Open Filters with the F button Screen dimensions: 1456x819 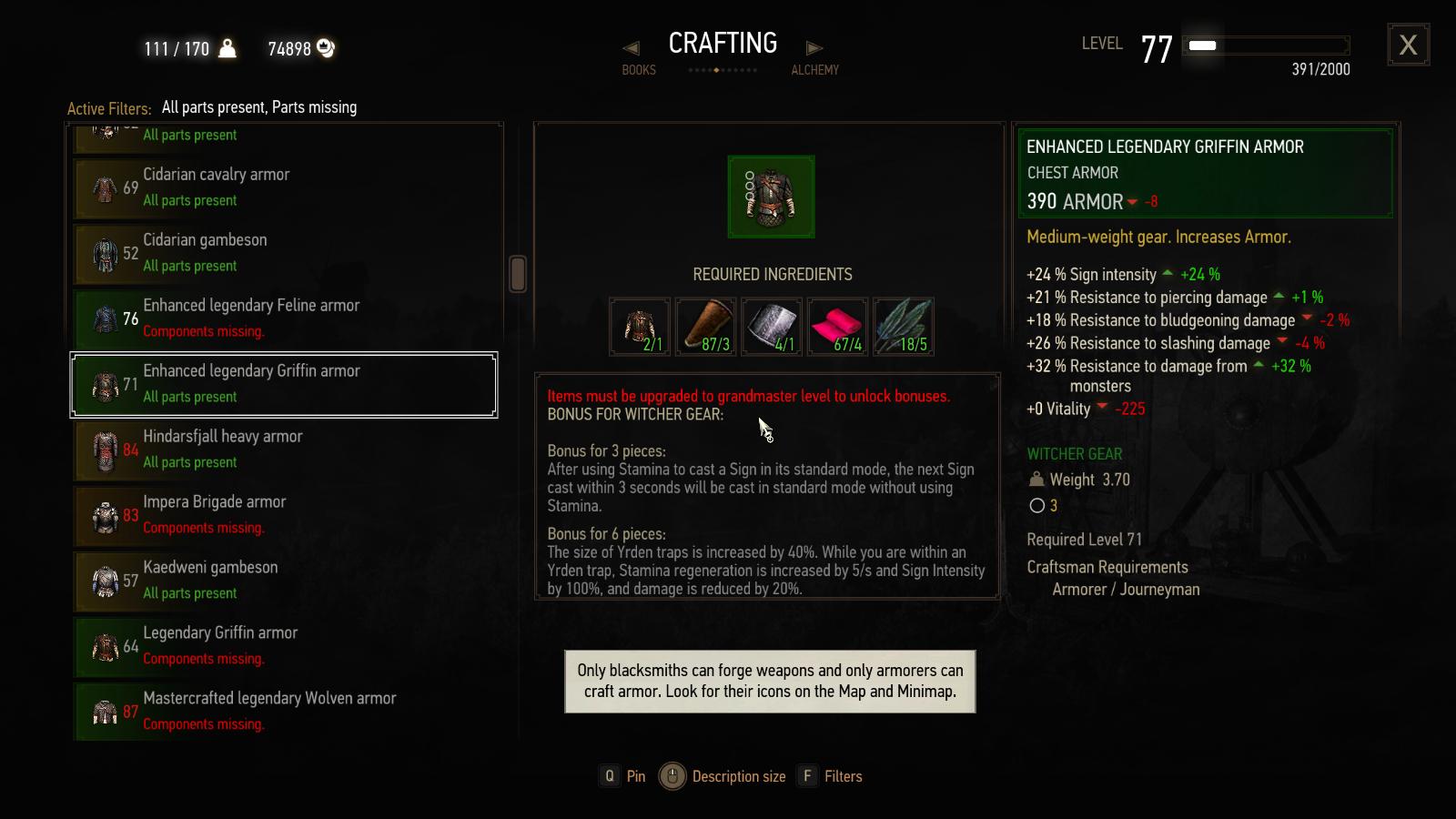point(806,776)
